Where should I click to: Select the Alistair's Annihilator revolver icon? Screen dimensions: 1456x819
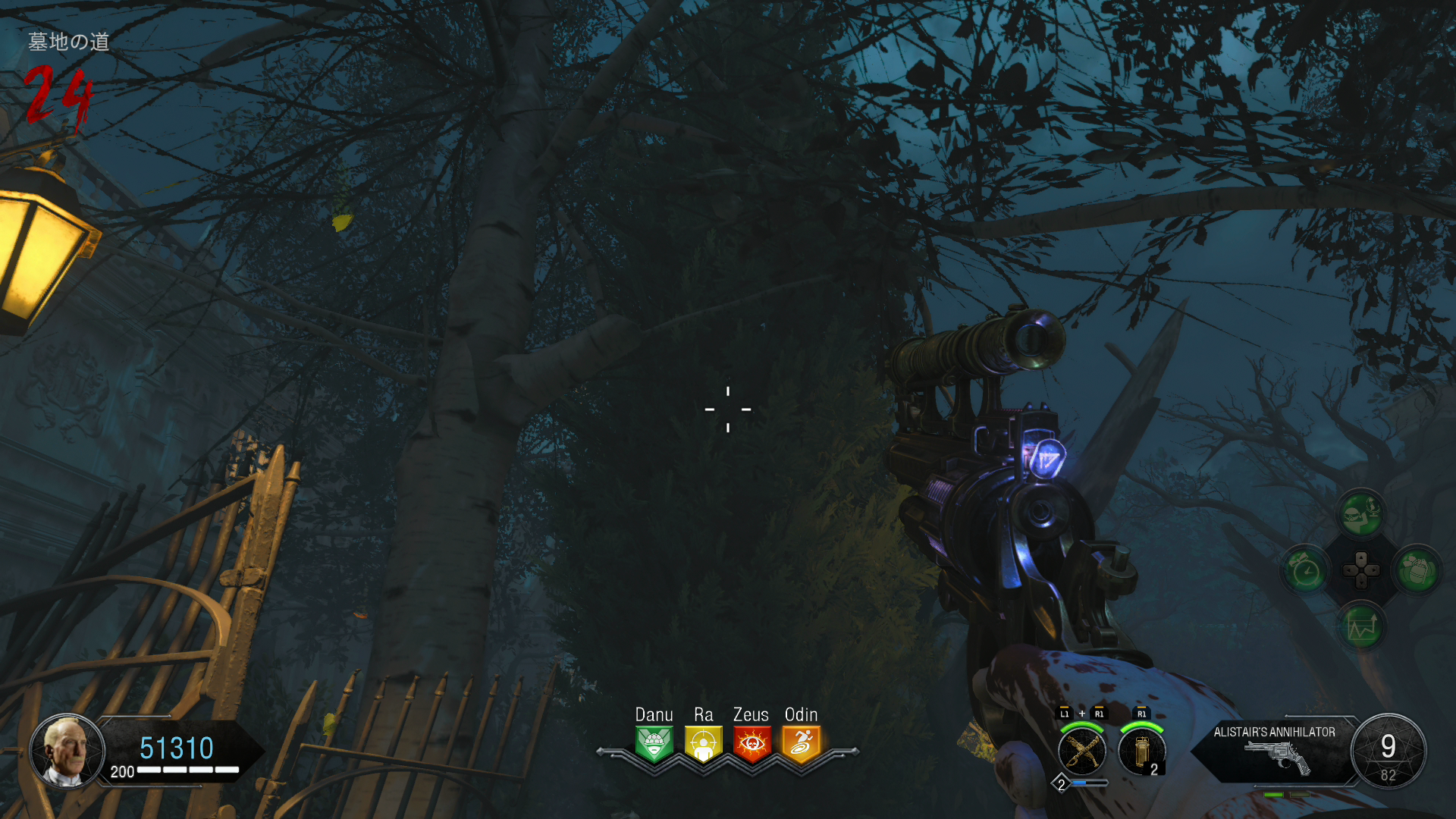[1278, 757]
